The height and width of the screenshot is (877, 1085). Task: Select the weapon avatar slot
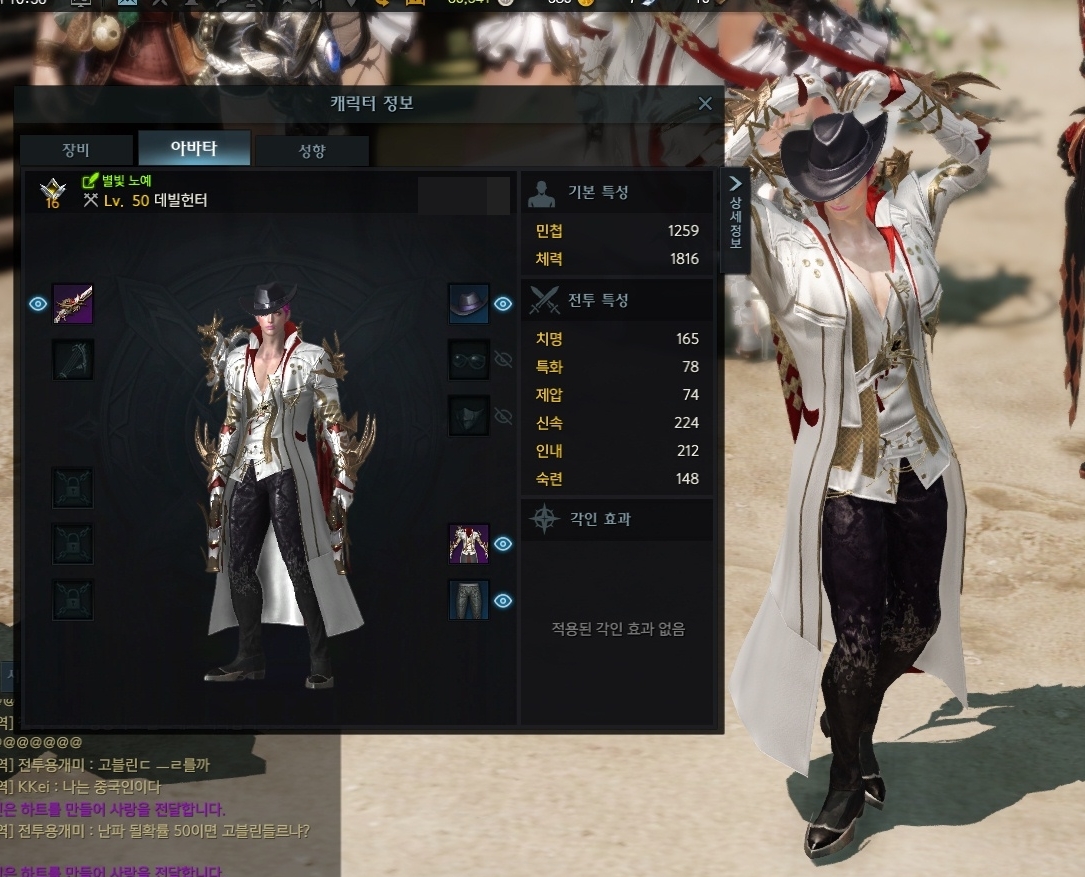pyautogui.click(x=73, y=304)
